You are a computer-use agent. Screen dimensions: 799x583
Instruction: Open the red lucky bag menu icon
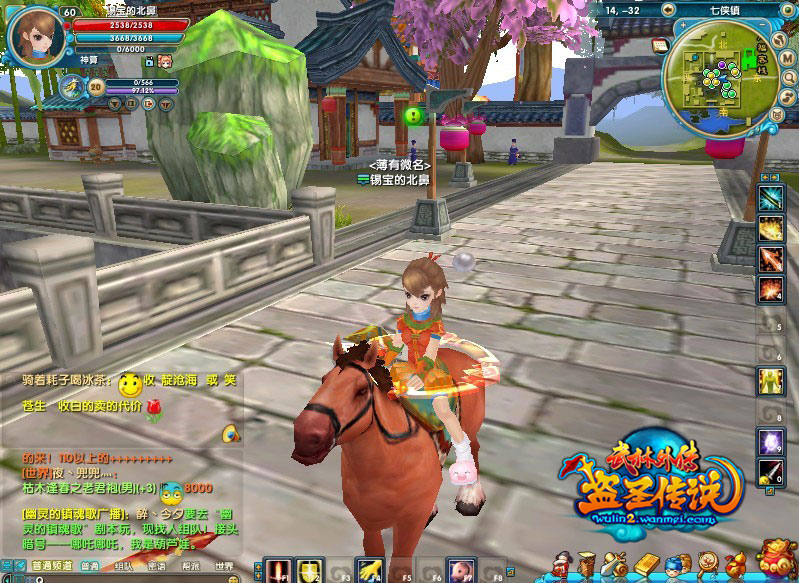coord(777,560)
